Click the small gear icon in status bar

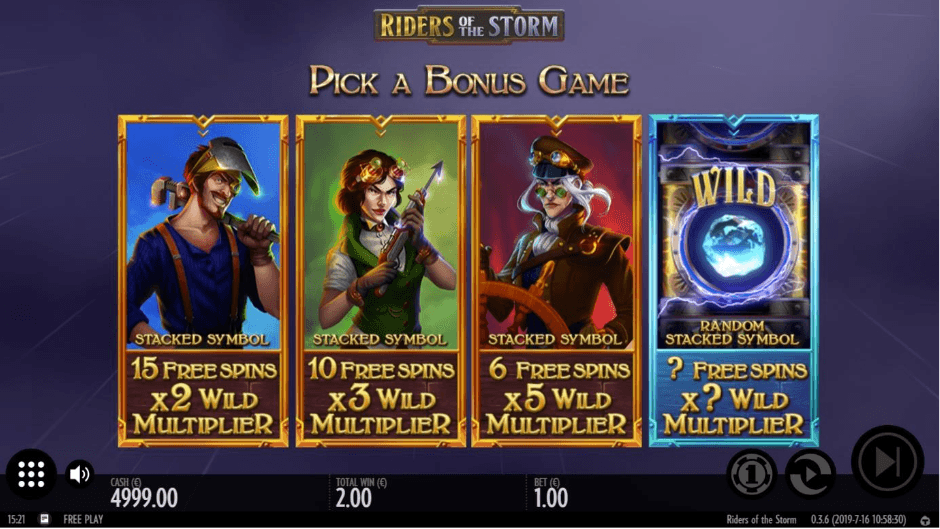[925, 520]
